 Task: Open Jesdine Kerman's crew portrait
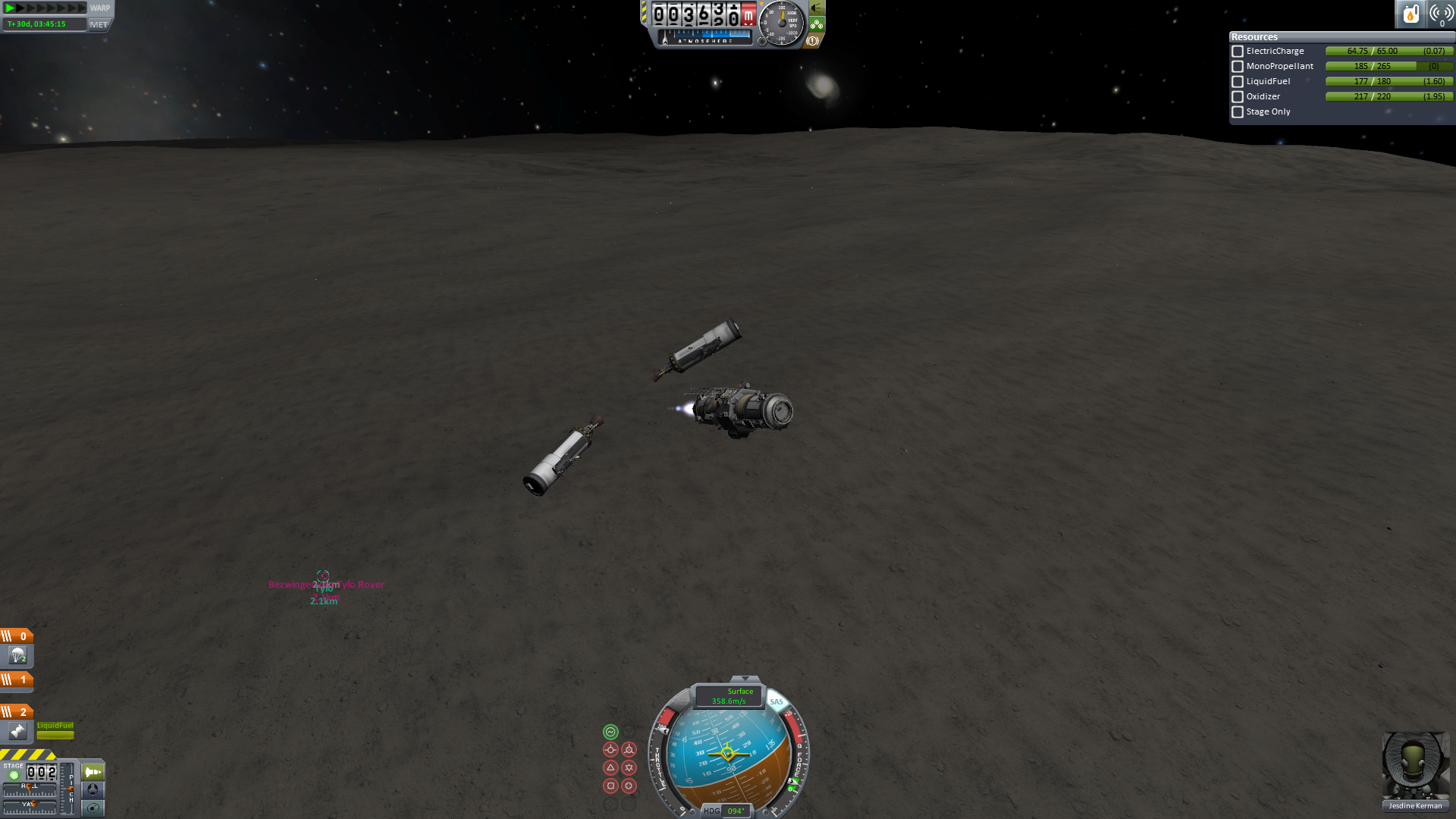pos(1415,766)
